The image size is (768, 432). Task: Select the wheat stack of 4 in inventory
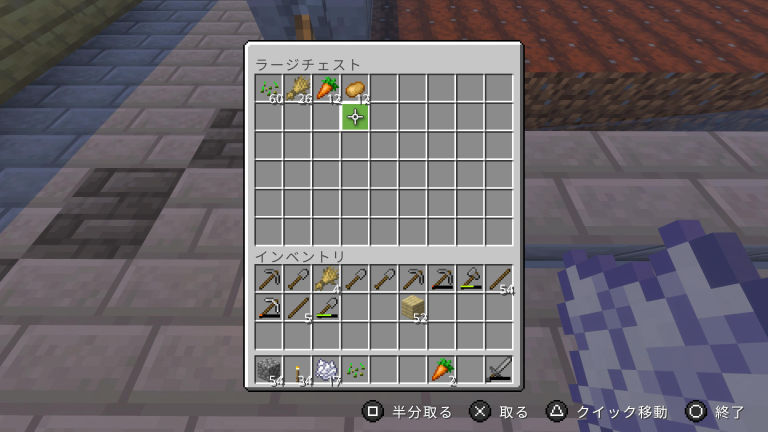(x=326, y=278)
